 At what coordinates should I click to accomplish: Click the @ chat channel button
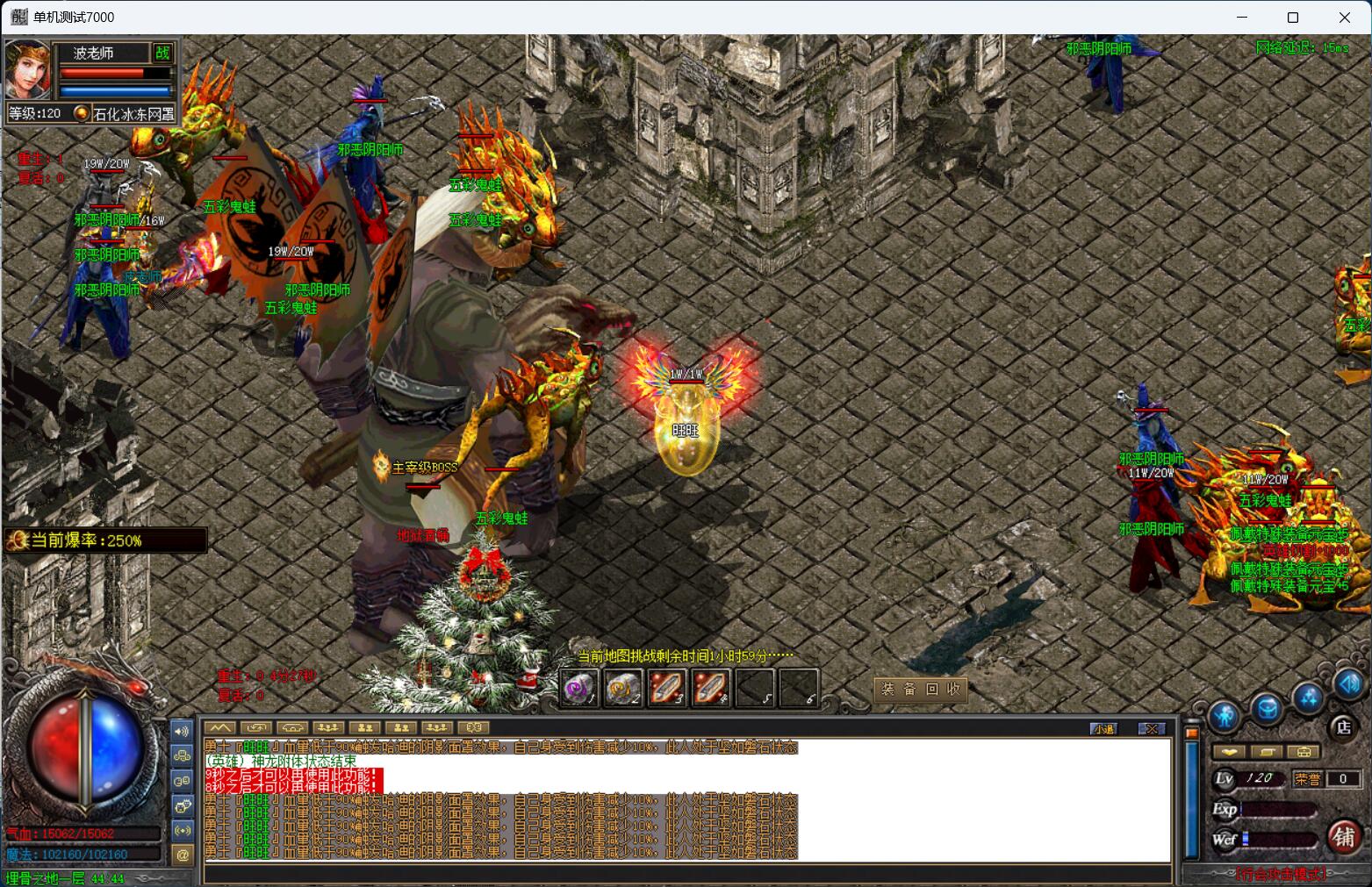pos(183,855)
